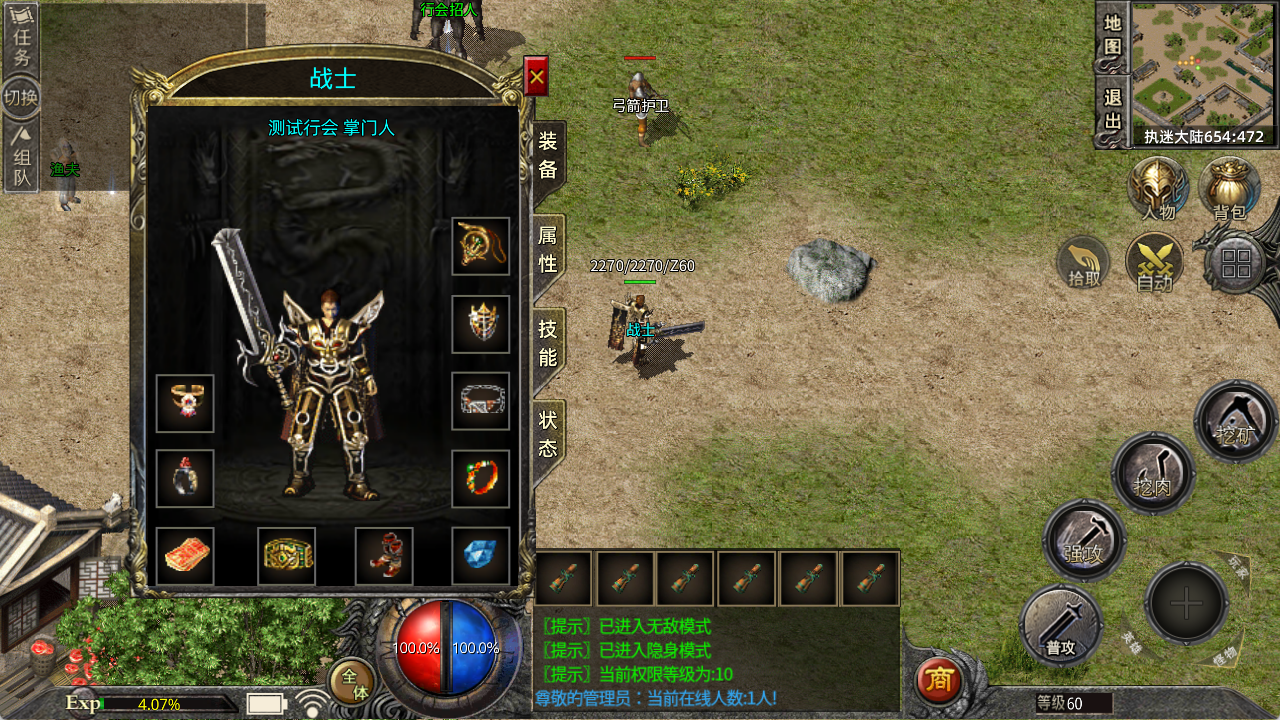Click the 退出 exit button
Image resolution: width=1280 pixels, height=720 pixels.
[x=1113, y=109]
